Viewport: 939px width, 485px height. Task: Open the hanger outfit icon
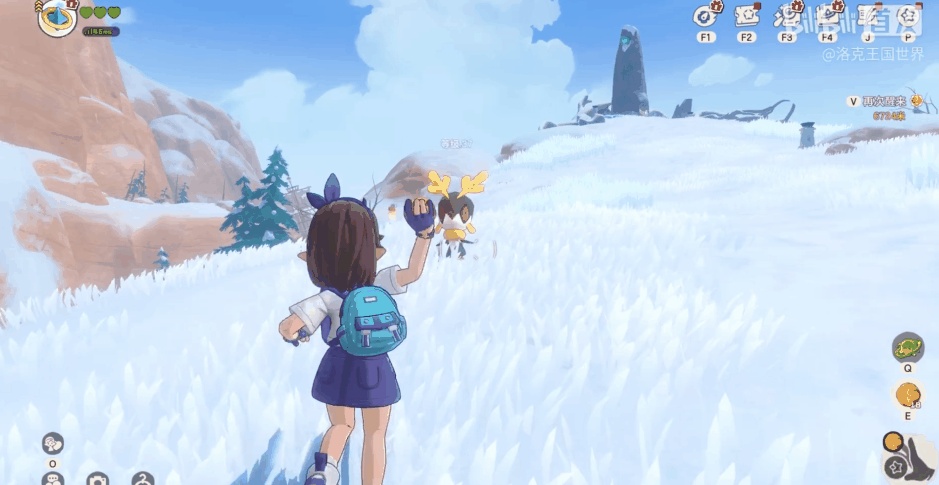click(143, 480)
